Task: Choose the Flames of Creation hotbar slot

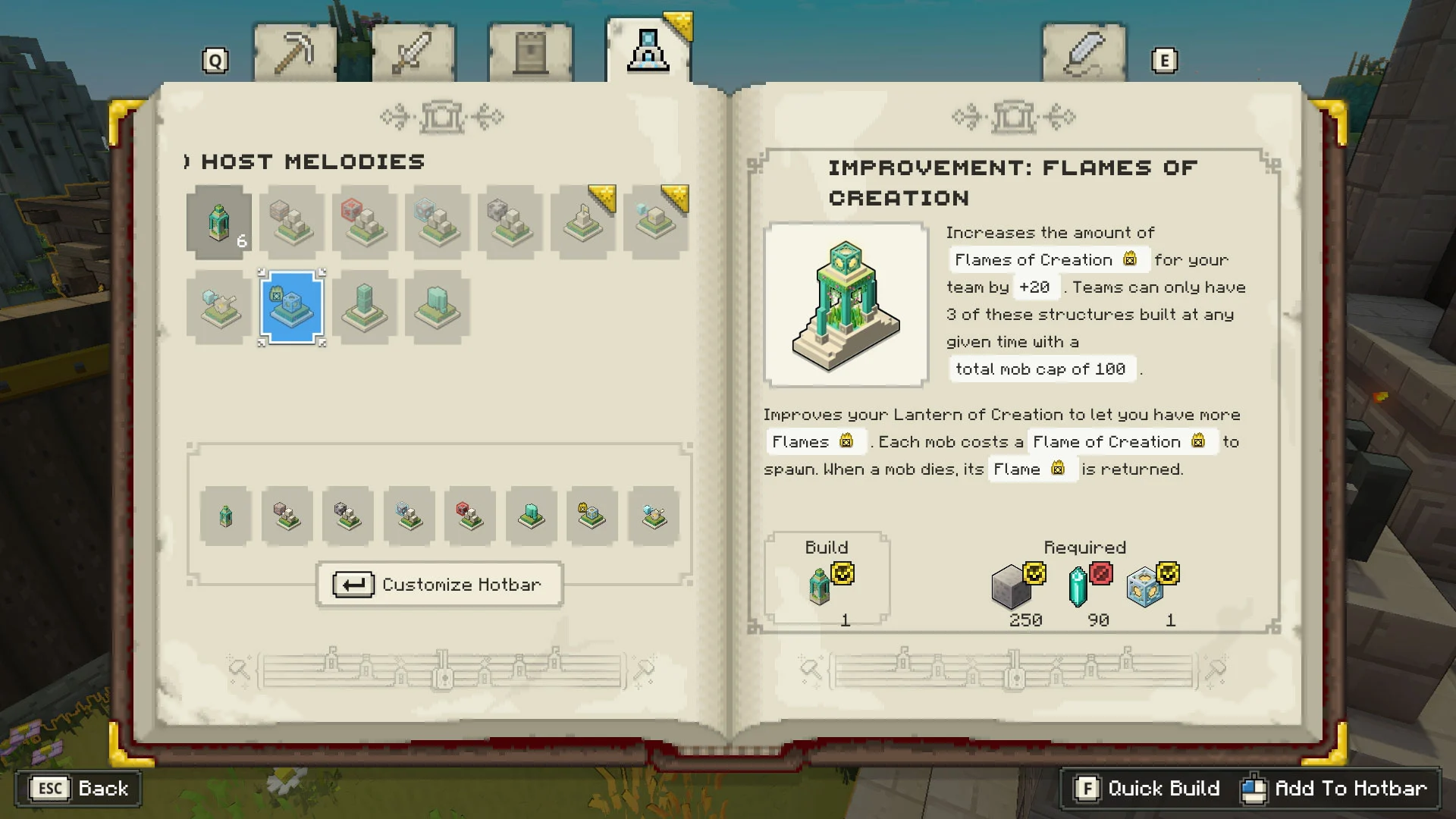Action: pos(592,516)
